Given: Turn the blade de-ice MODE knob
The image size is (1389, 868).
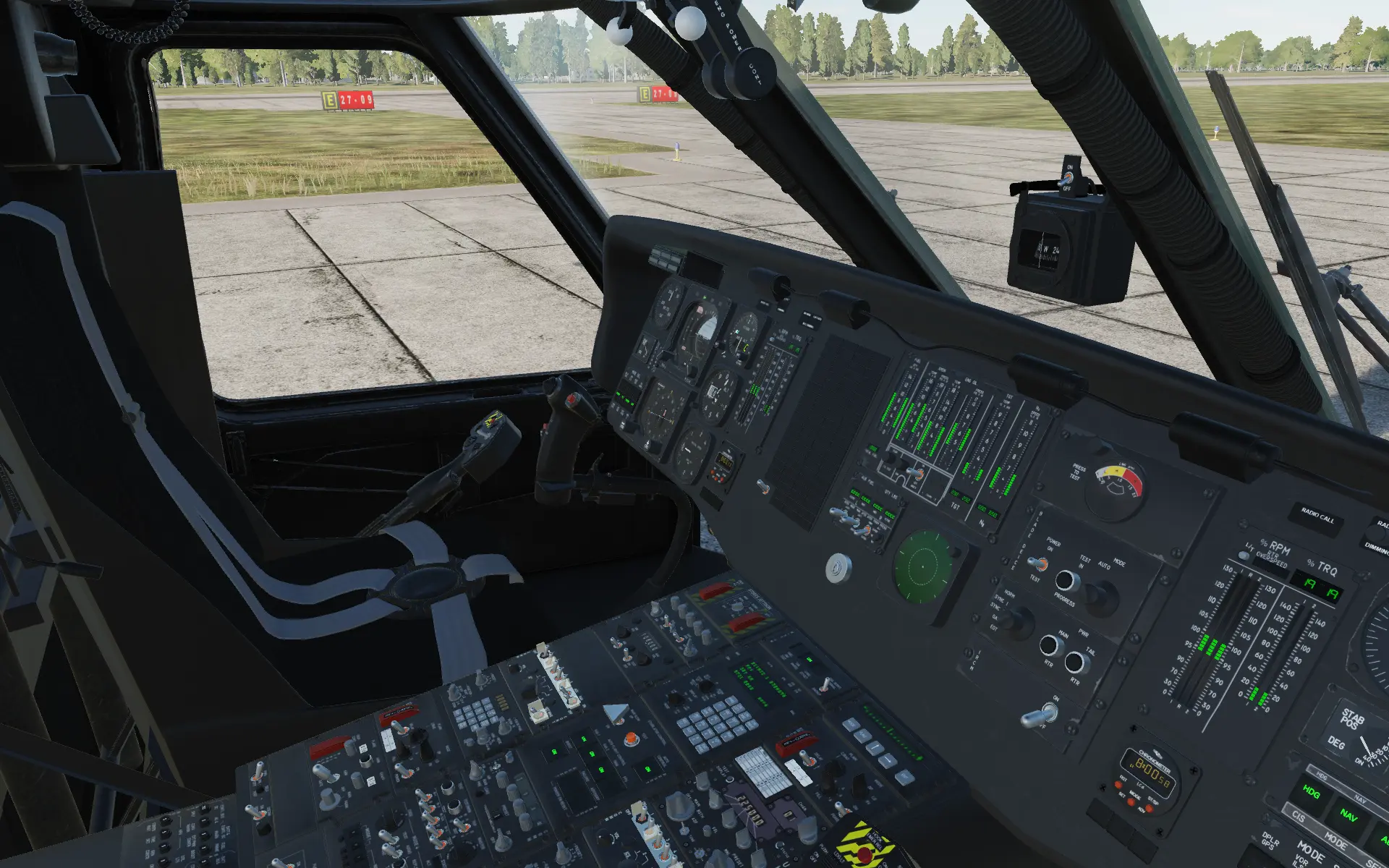Looking at the screenshot, I should pos(1102,597).
